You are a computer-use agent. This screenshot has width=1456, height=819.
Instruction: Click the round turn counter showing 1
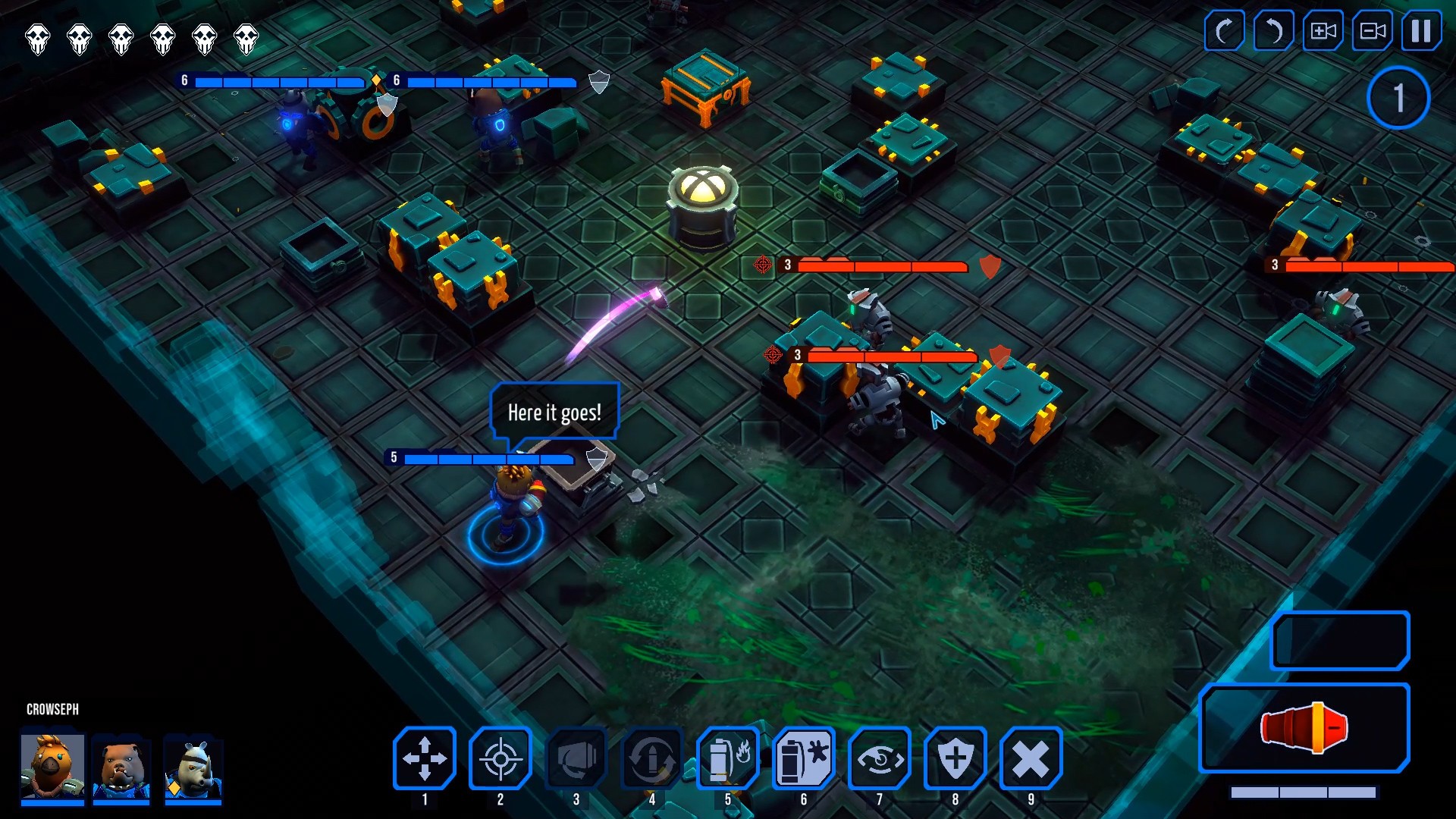pyautogui.click(x=1398, y=97)
